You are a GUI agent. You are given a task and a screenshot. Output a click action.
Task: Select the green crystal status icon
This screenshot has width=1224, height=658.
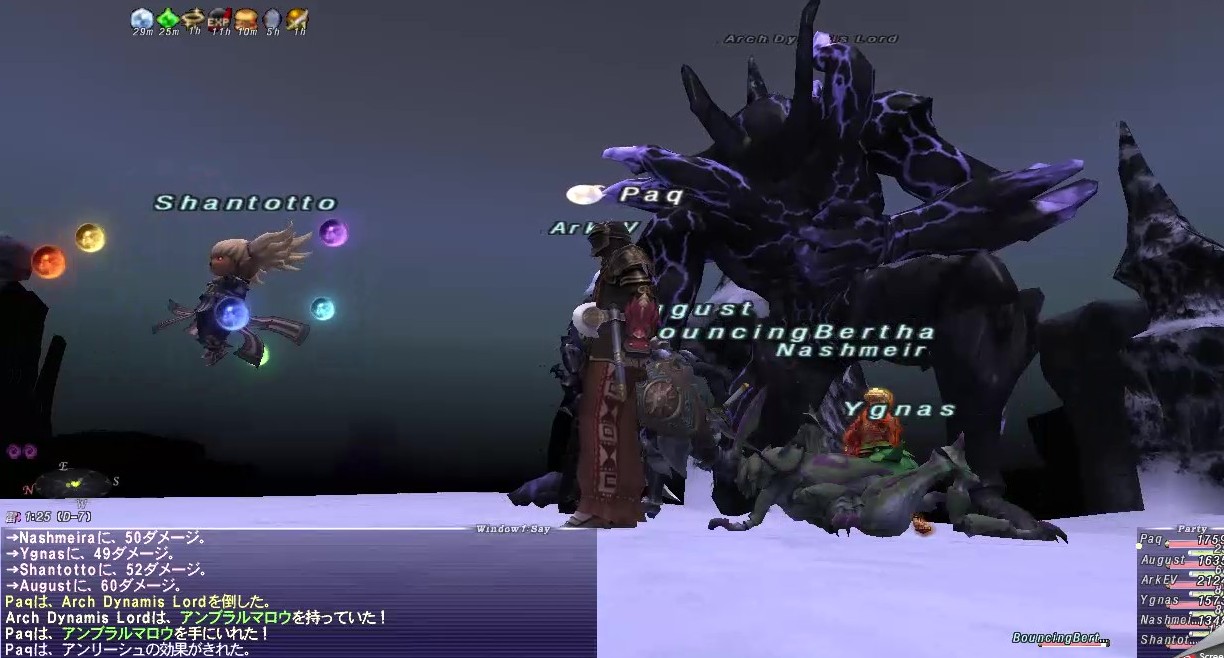(168, 18)
